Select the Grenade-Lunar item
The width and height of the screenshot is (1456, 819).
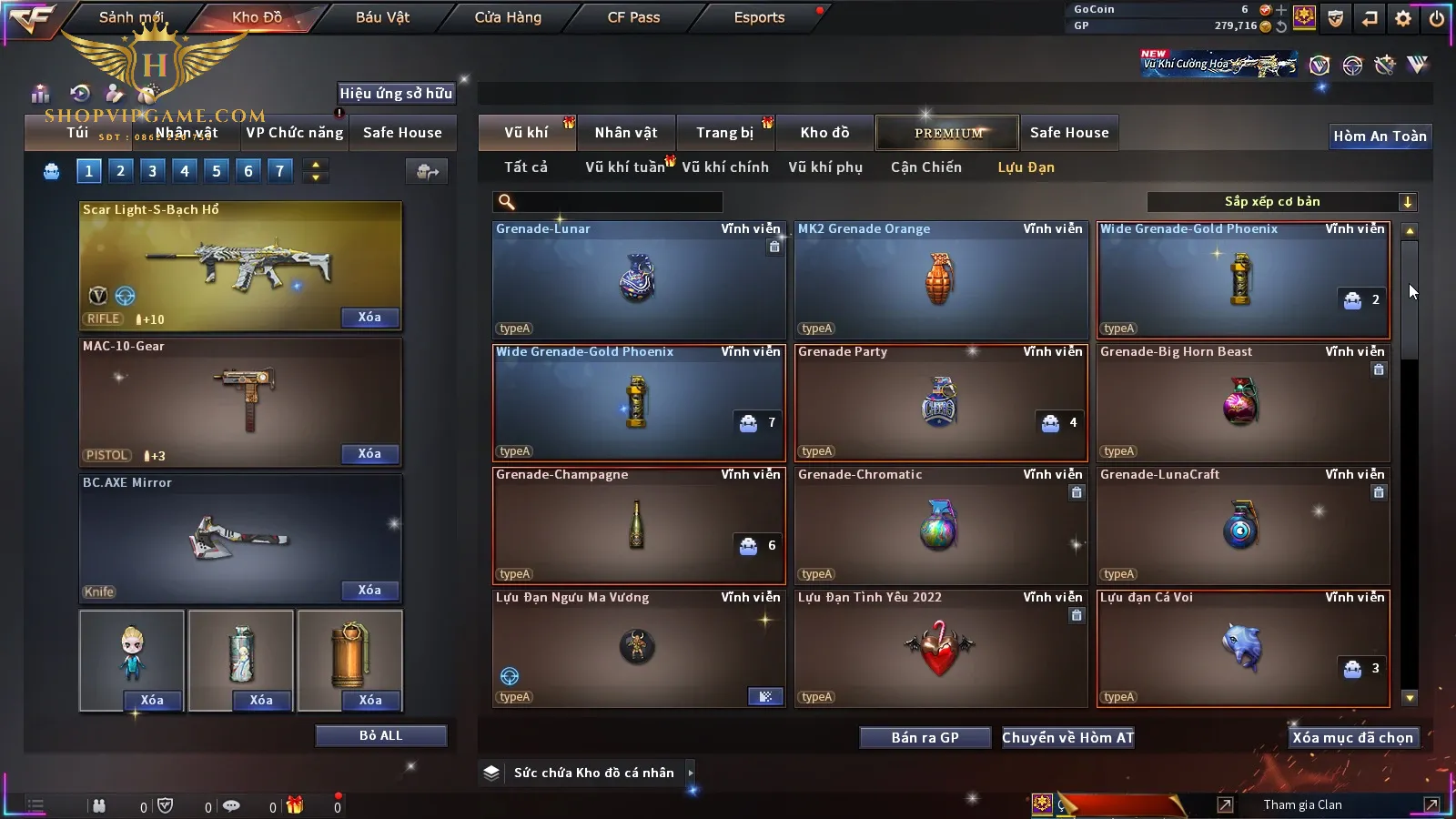click(638, 280)
